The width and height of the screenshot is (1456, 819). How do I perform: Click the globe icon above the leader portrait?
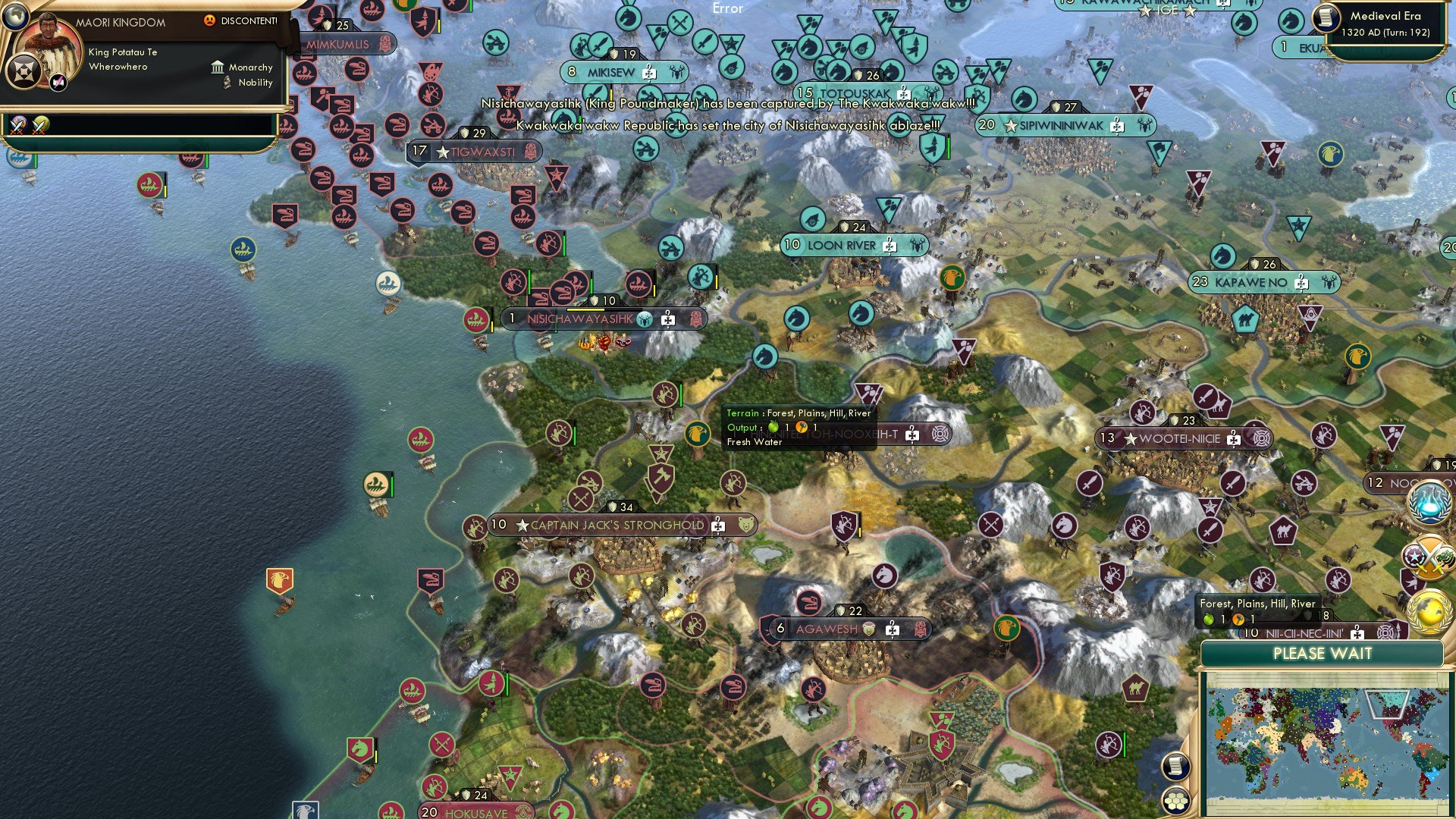[x=15, y=14]
